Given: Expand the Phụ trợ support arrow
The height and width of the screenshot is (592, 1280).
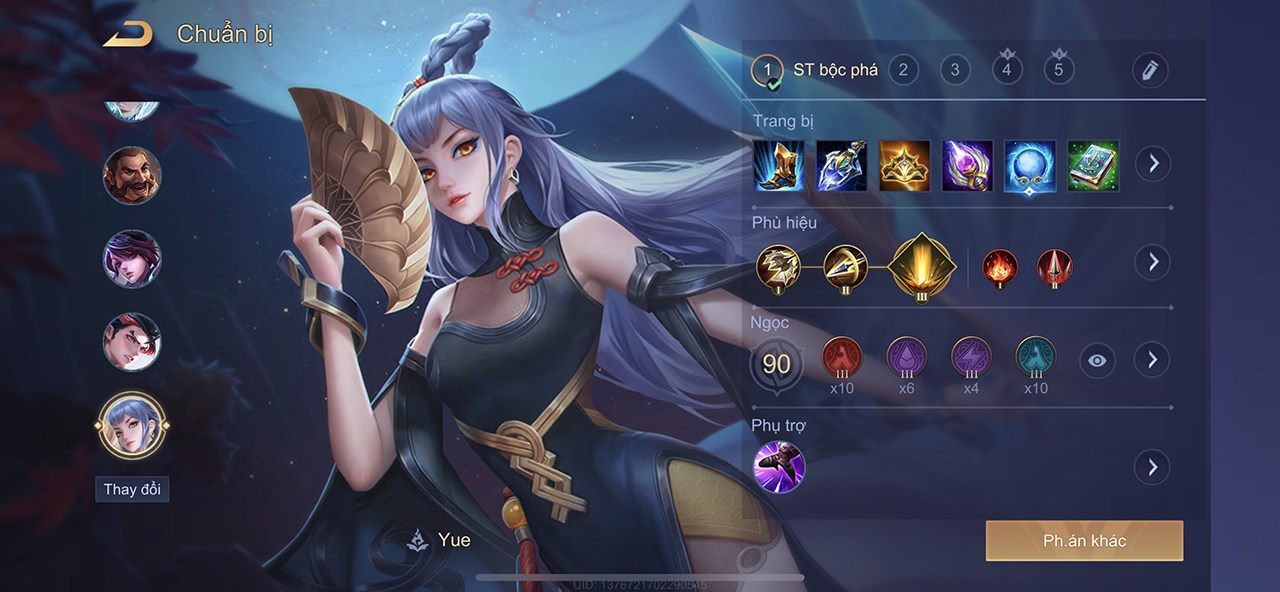Looking at the screenshot, I should [x=1152, y=466].
